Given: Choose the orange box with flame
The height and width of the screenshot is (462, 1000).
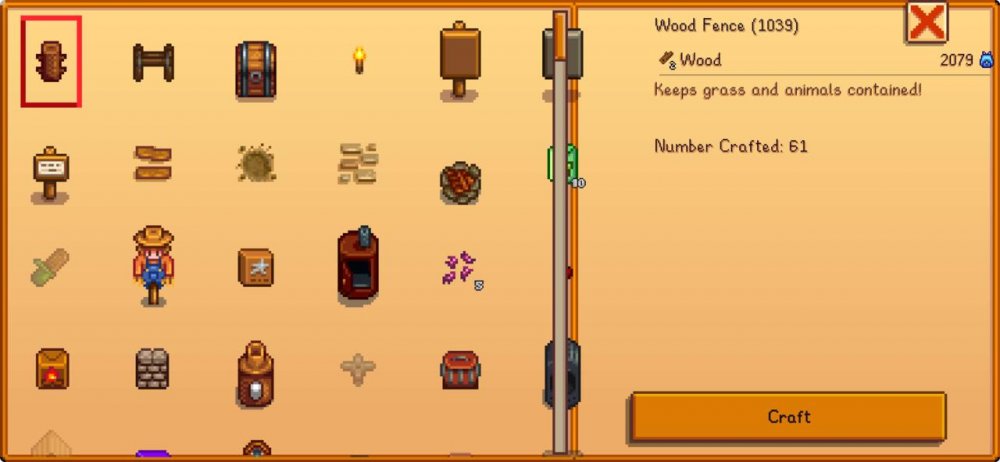Looking at the screenshot, I should [x=51, y=369].
